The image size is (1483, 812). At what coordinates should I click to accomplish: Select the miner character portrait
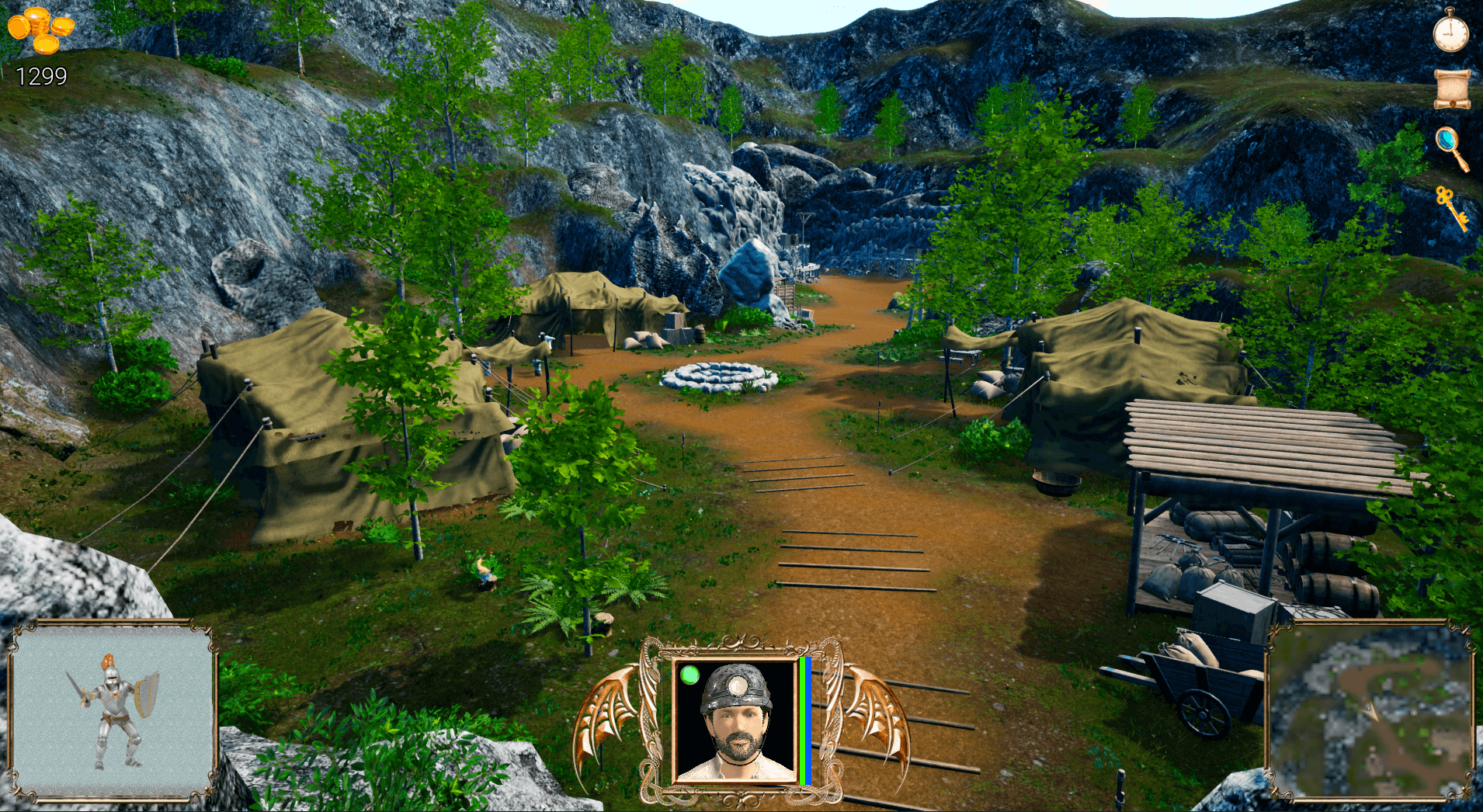735,721
